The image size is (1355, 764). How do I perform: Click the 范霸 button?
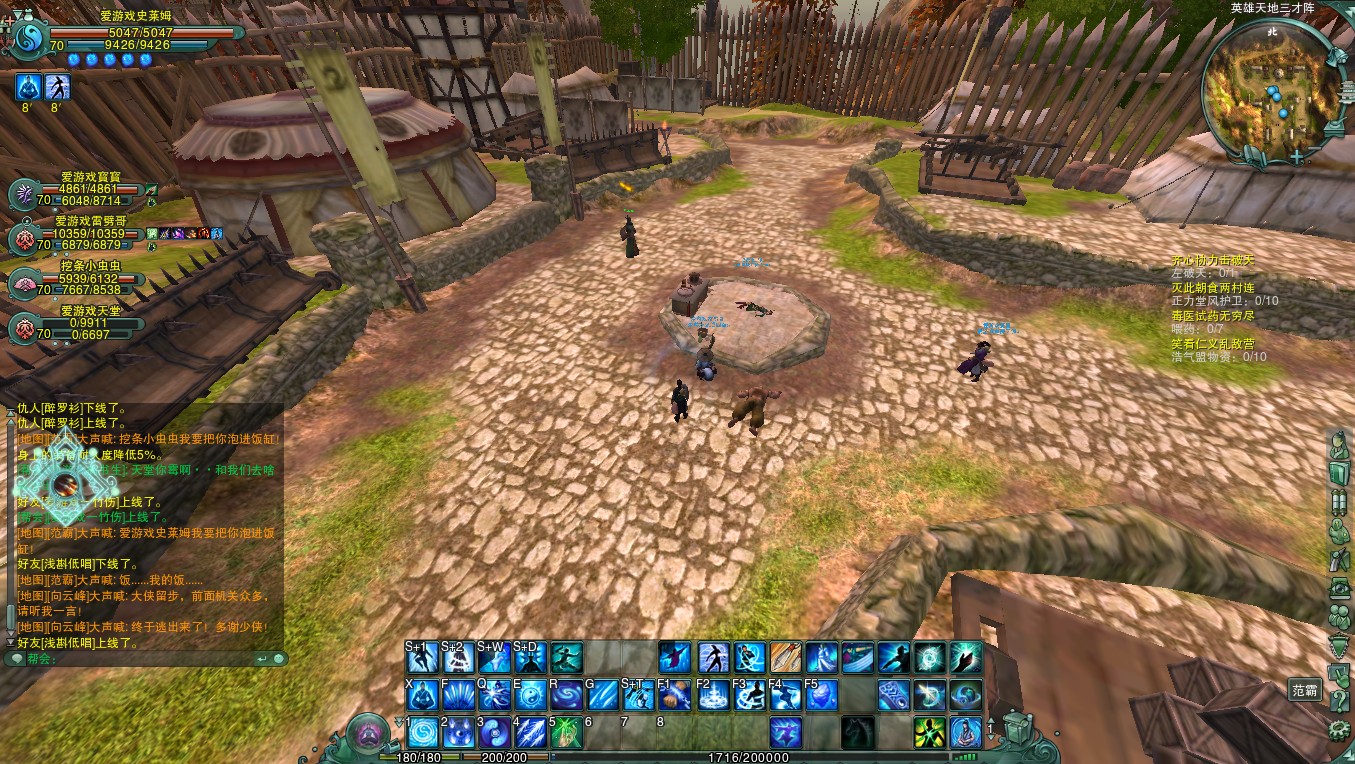pos(1304,690)
